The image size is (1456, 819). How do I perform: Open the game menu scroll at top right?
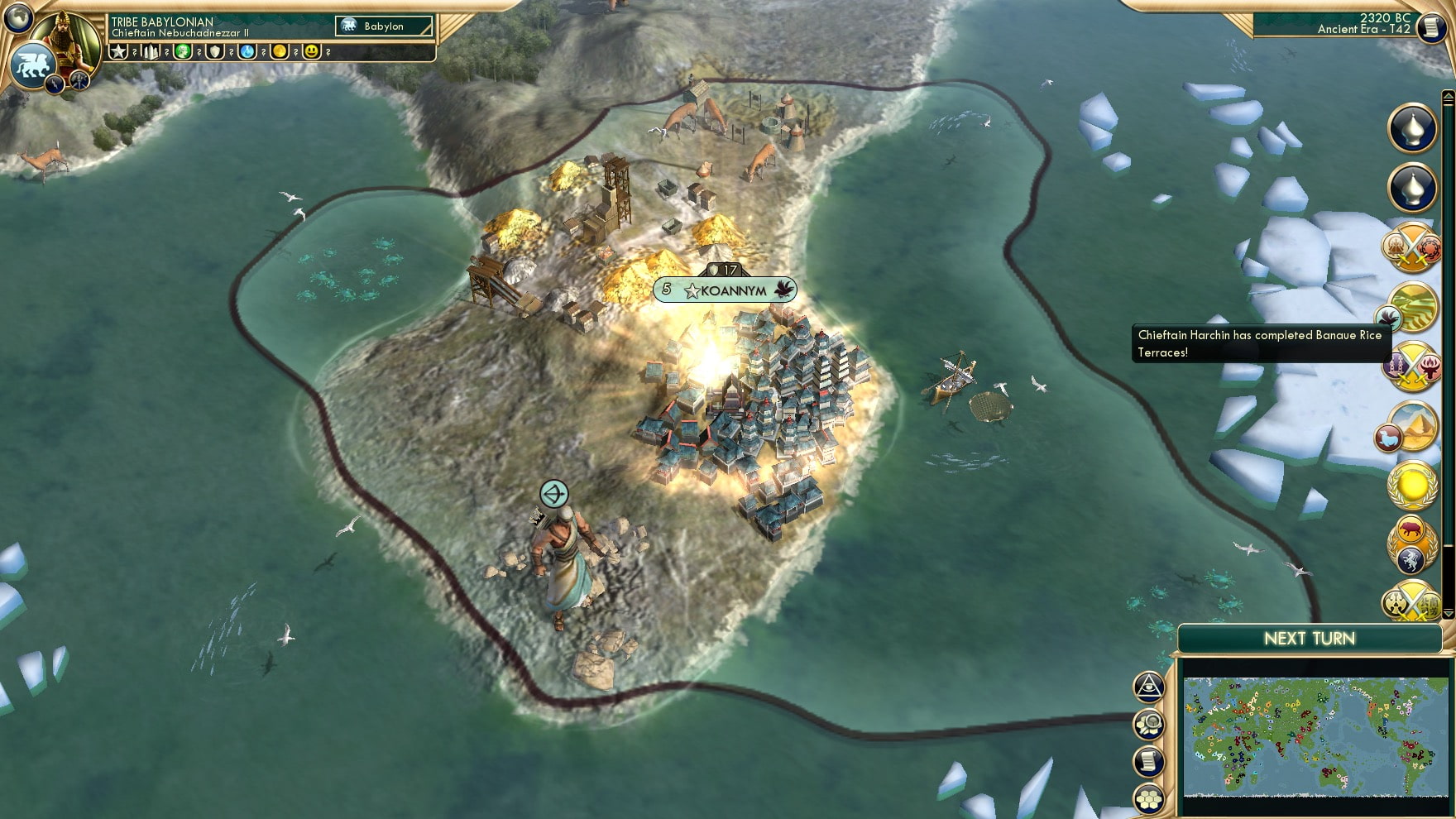[x=1433, y=29]
